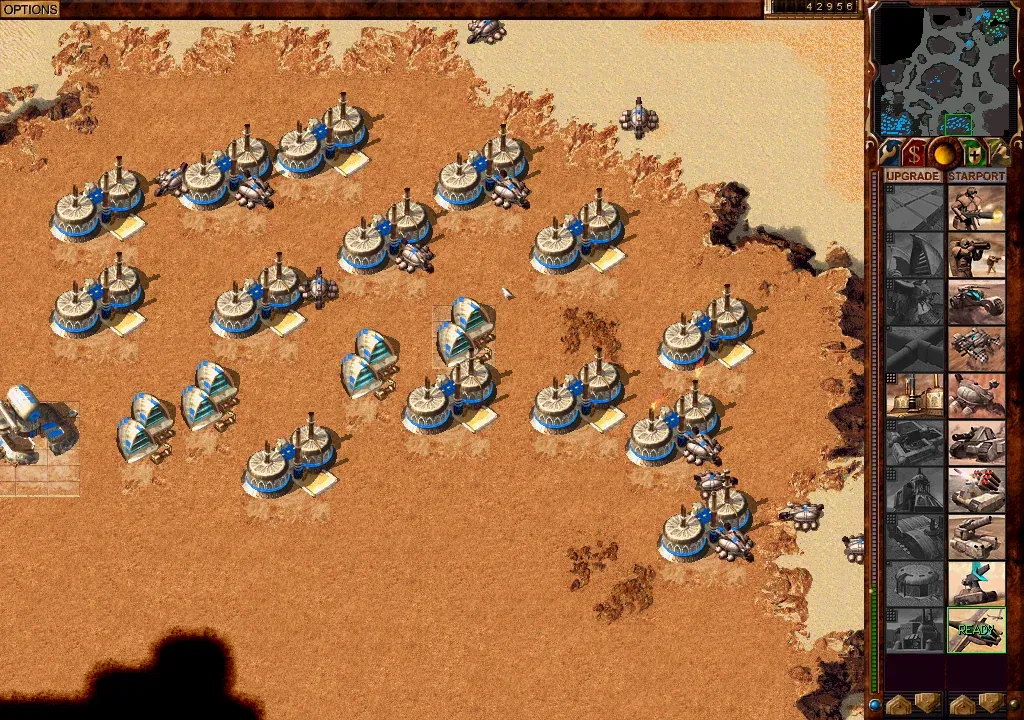This screenshot has width=1024, height=720.
Task: Select the windtrap building icon
Action: pos(915,255)
